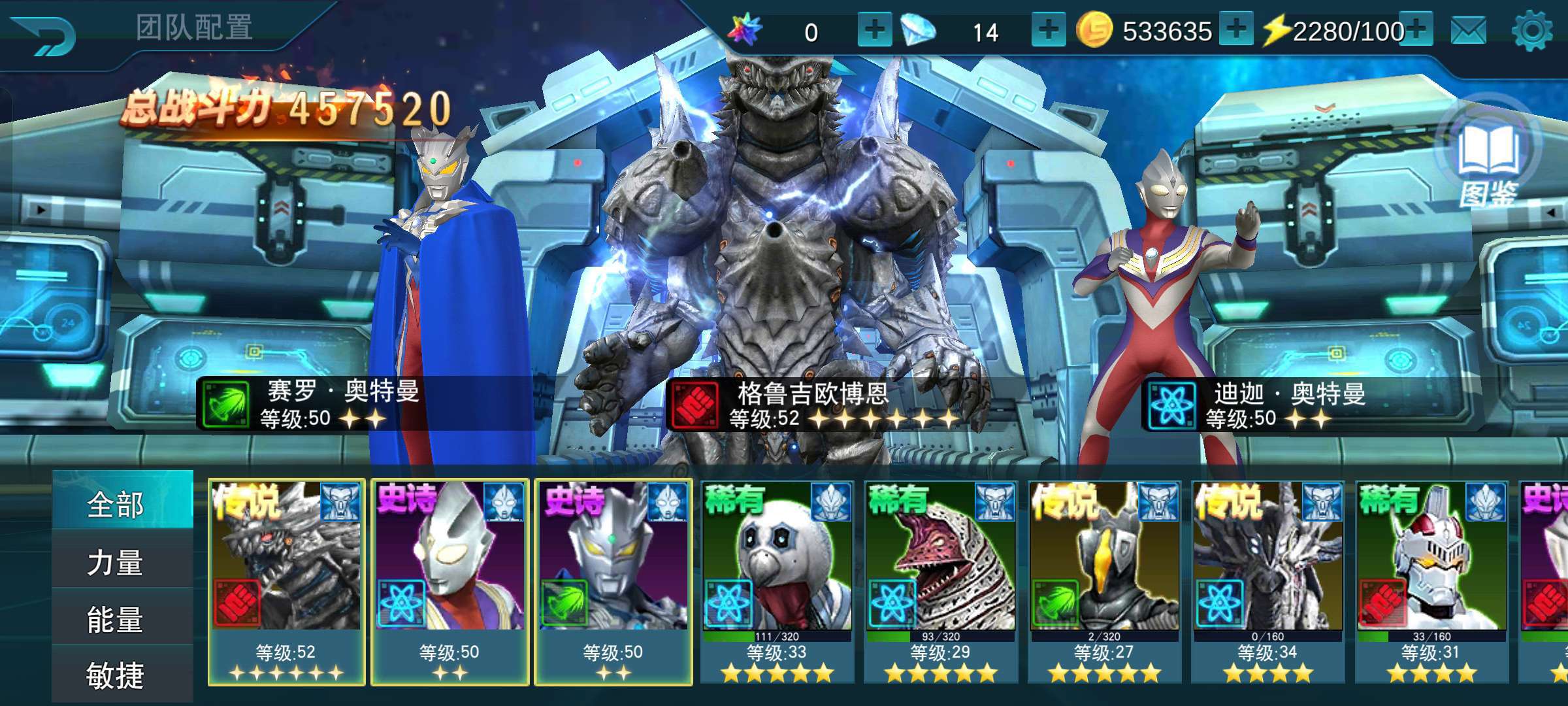Add more gold coins with plus button
Screen dimensions: 1568x706
[1235, 29]
